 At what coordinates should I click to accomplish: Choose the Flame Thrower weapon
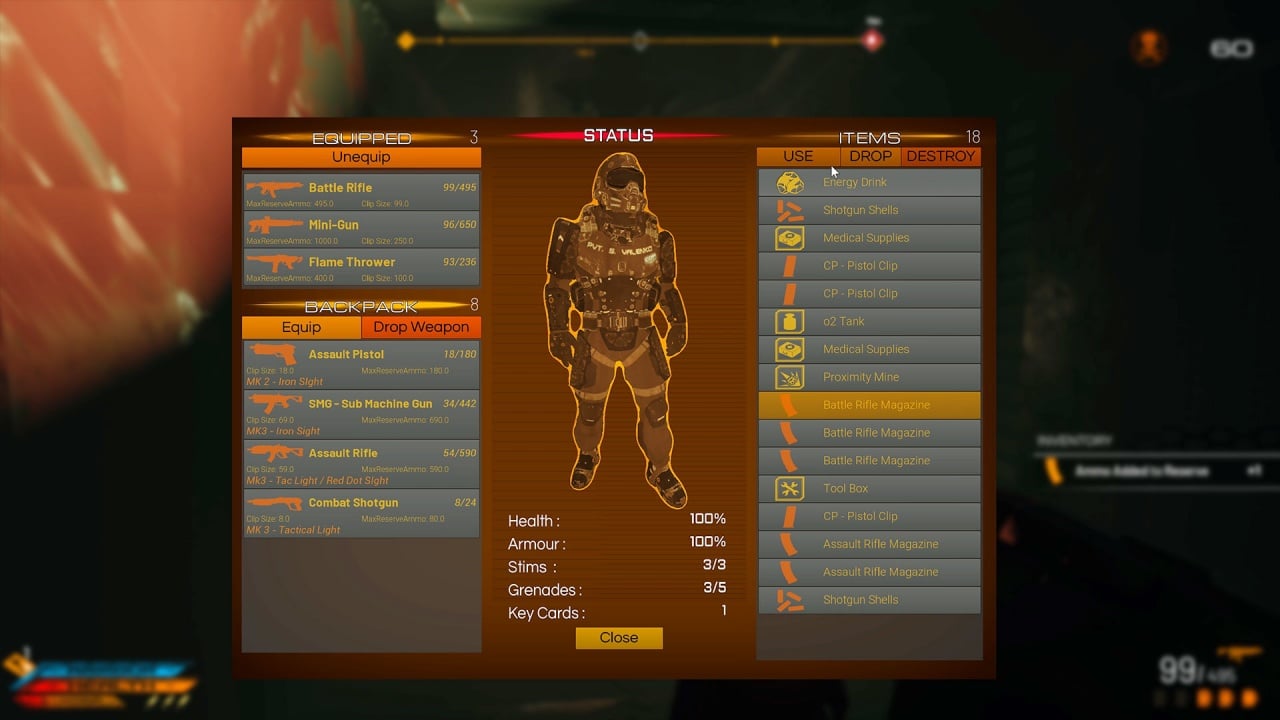[x=361, y=267]
